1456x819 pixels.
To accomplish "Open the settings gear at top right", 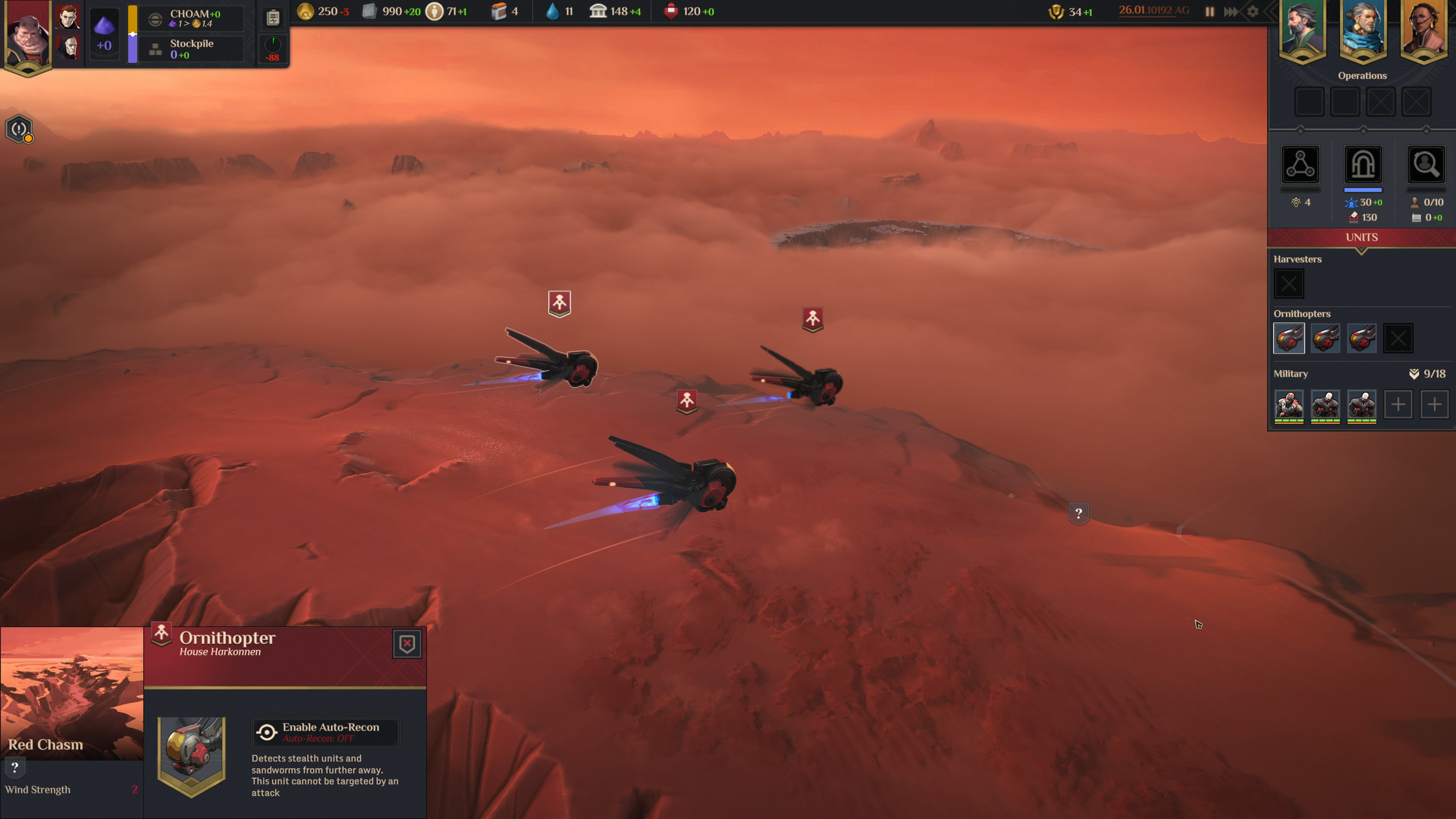I will click(1253, 11).
